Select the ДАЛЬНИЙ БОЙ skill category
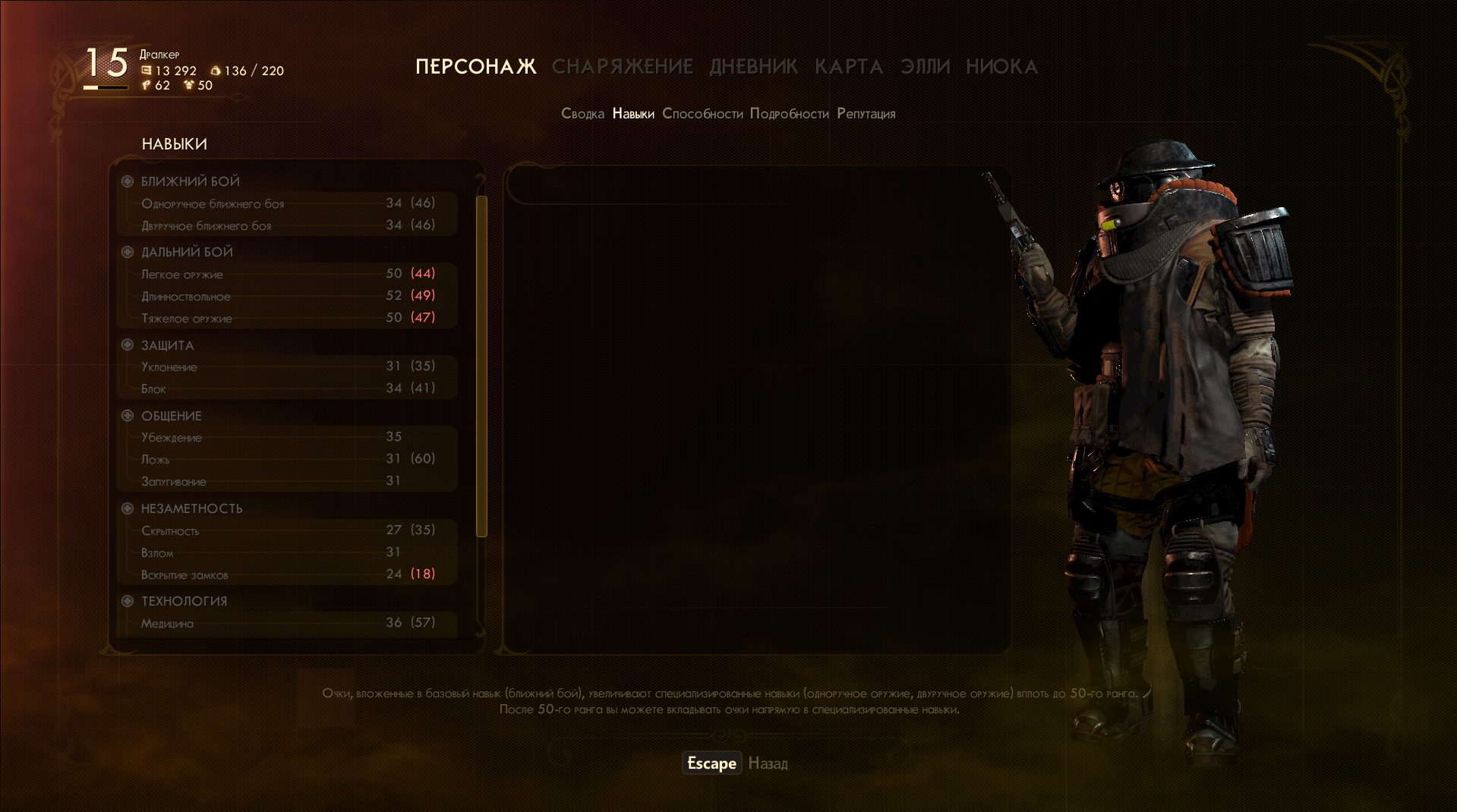1457x812 pixels. pyautogui.click(x=187, y=252)
